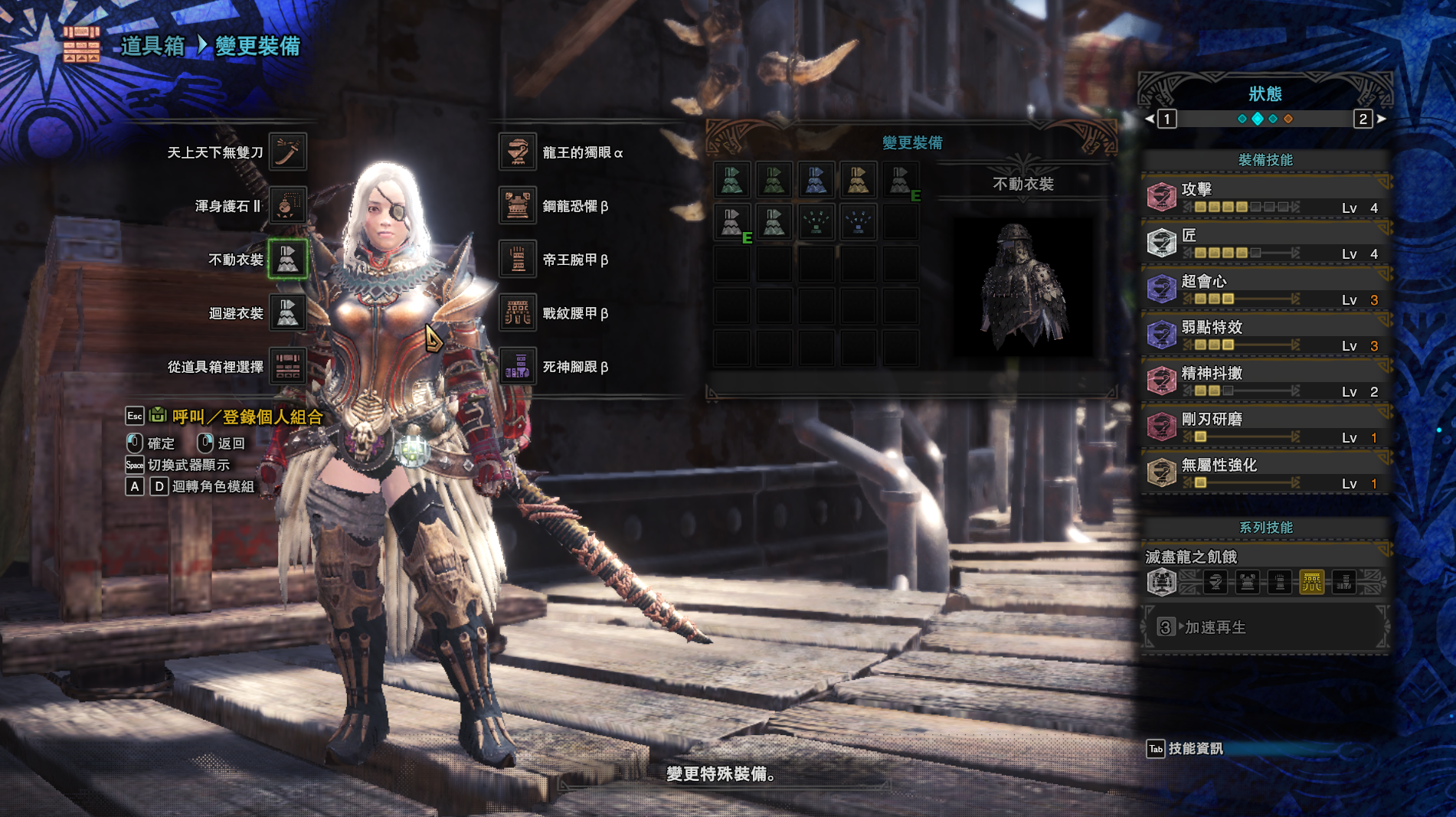Choose the 帝王腕甲β arm armor slot

tap(518, 259)
